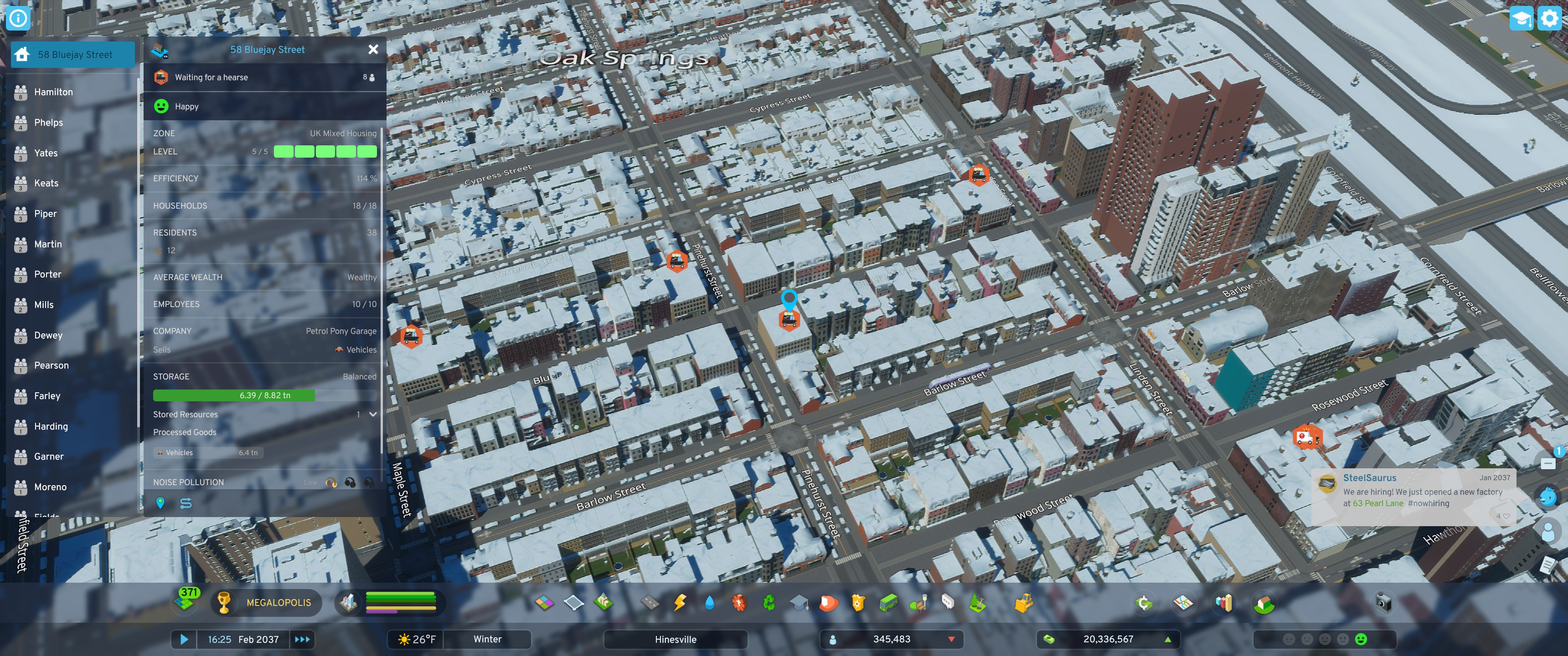Toggle route visualization in the building panel
The image size is (1568, 656).
(x=186, y=503)
